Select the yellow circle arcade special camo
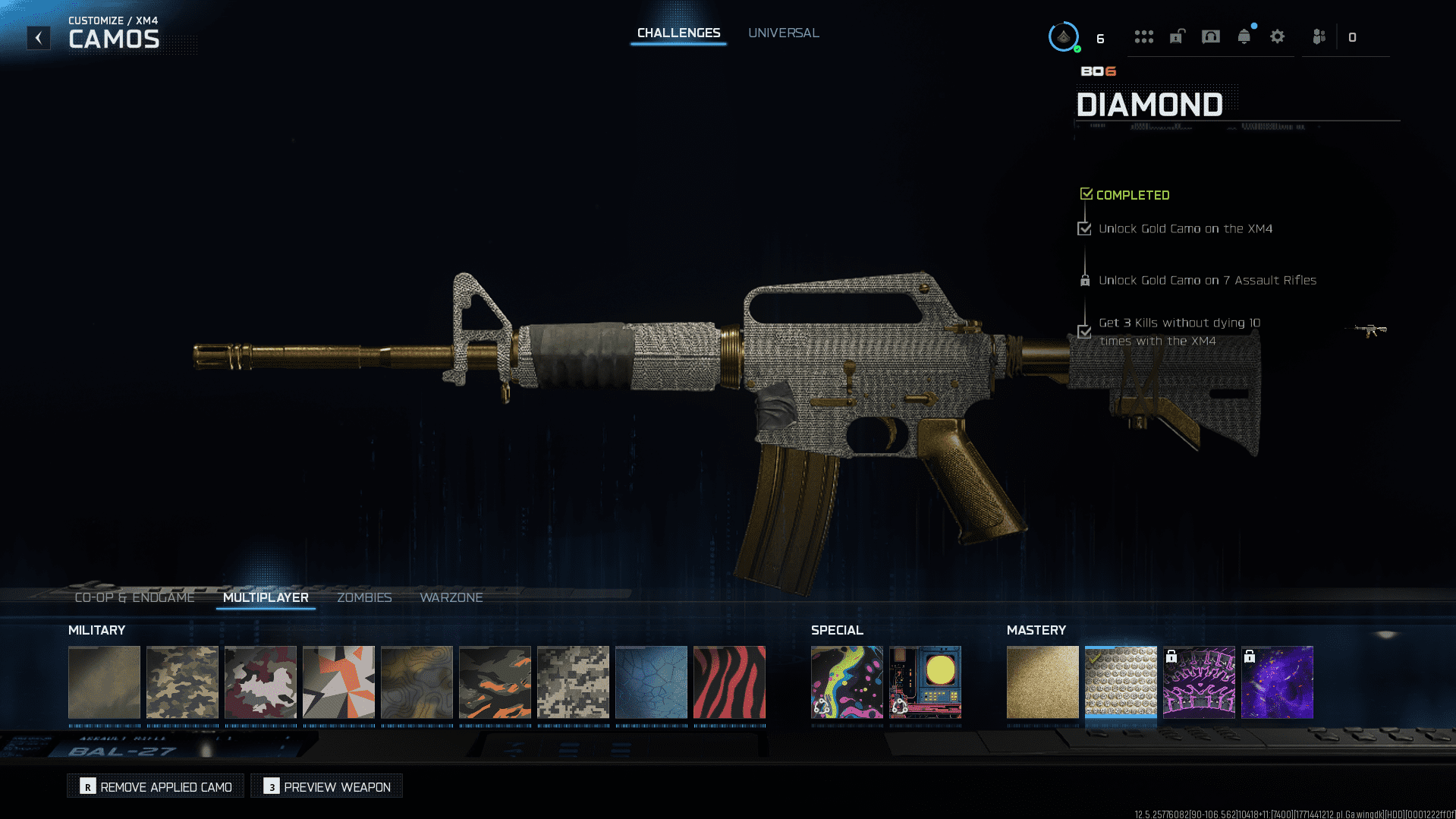 tap(924, 682)
